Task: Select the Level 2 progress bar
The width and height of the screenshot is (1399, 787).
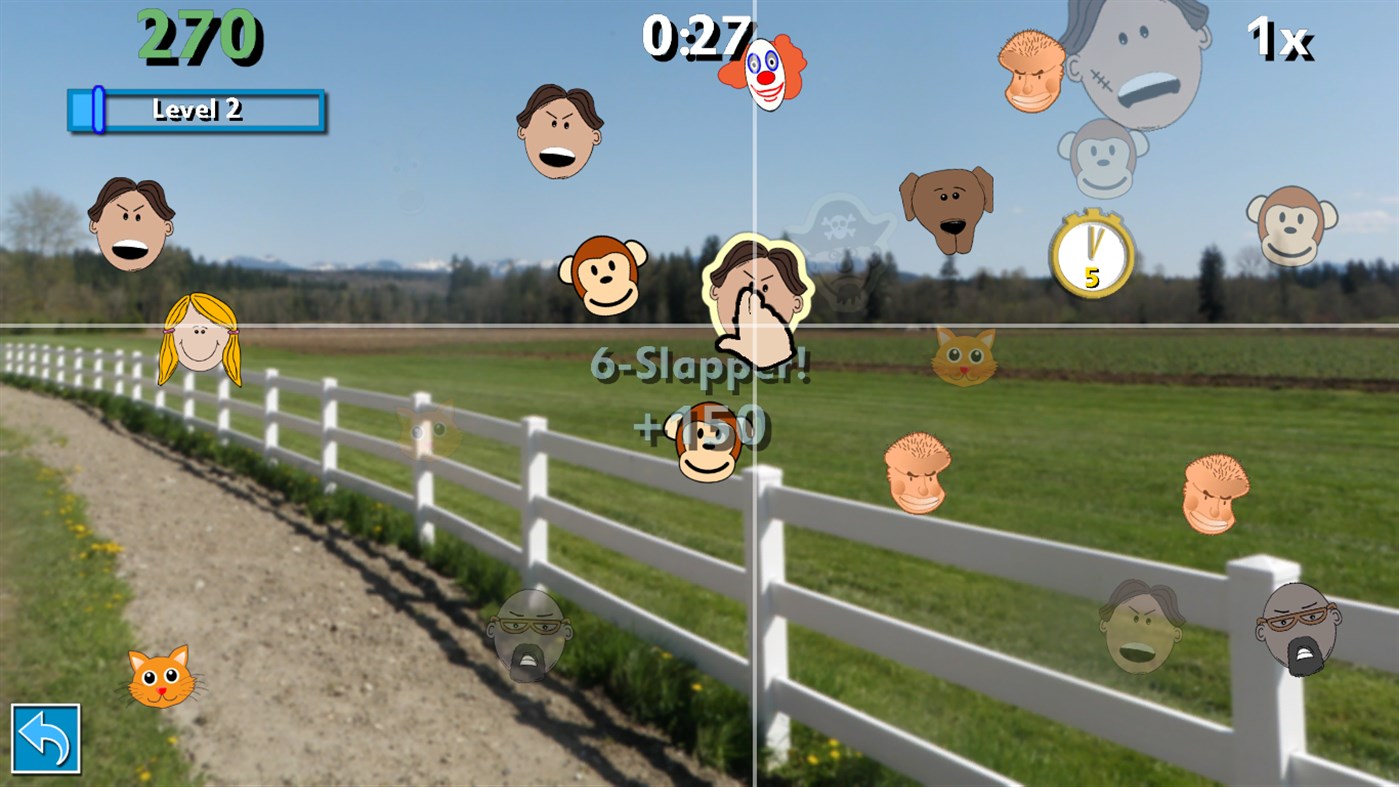Action: (196, 110)
